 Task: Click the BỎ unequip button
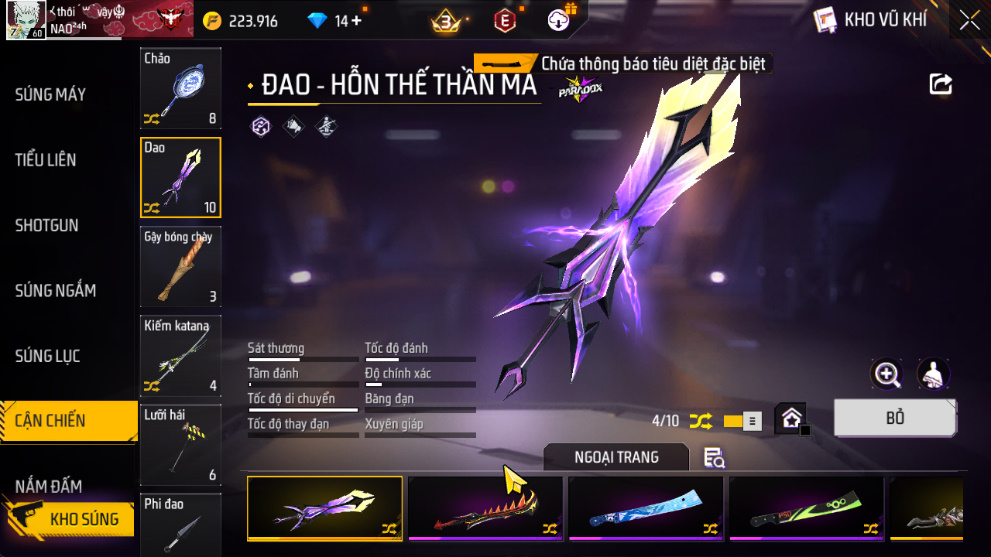coord(894,418)
